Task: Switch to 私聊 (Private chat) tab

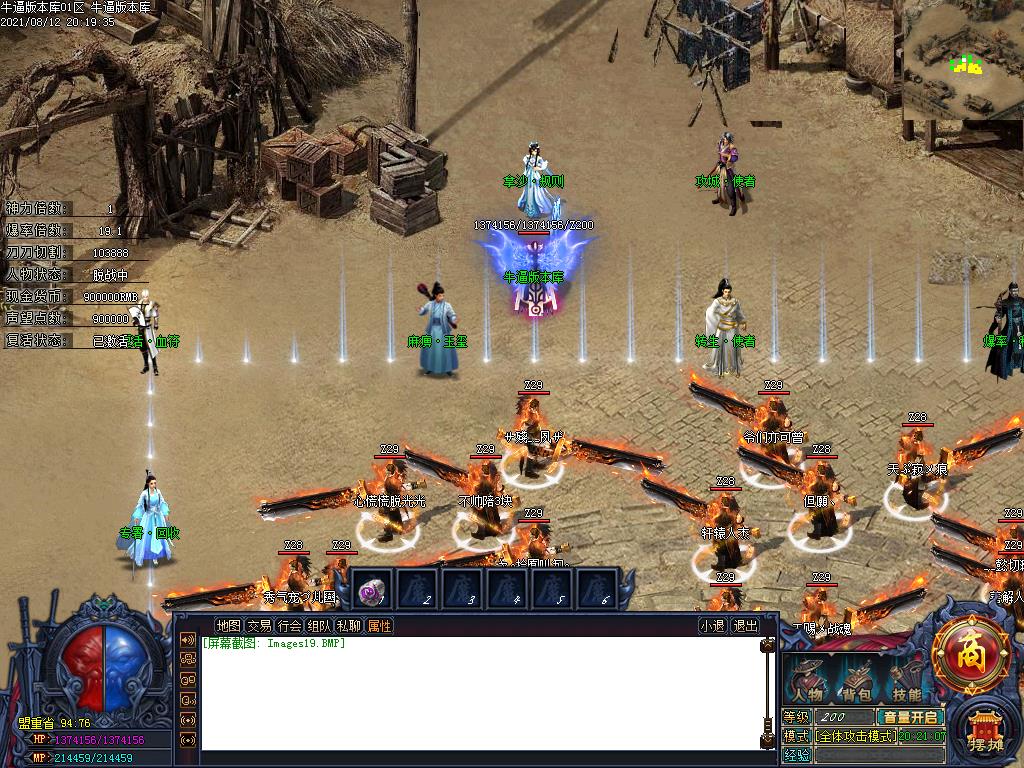Action: [x=349, y=626]
